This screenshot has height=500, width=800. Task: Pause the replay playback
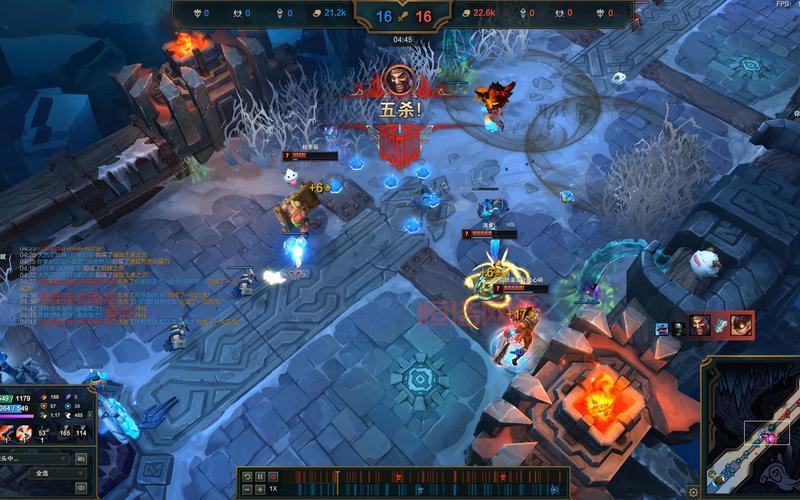260,477
